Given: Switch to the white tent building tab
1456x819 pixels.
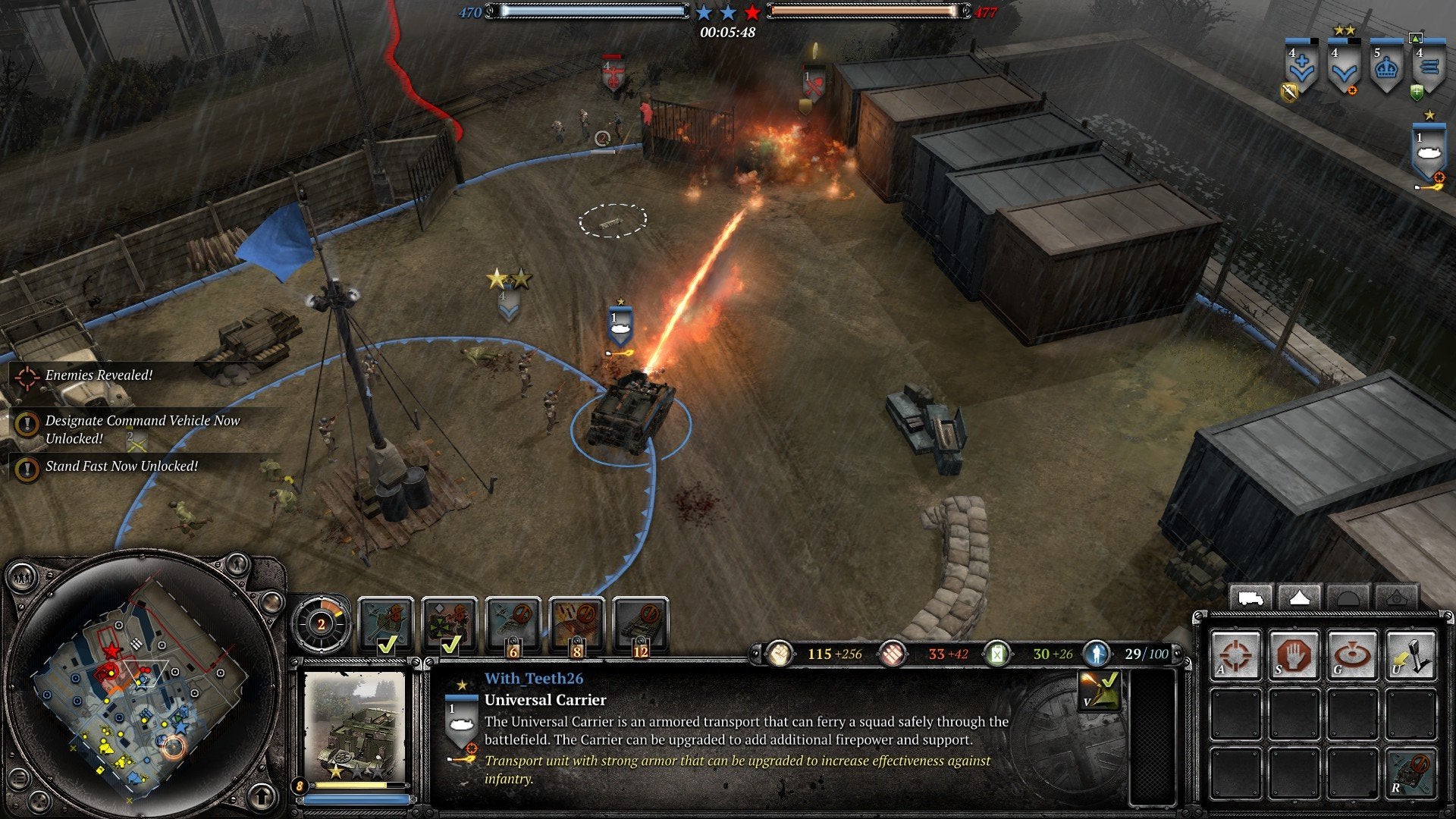Looking at the screenshot, I should 1299,598.
